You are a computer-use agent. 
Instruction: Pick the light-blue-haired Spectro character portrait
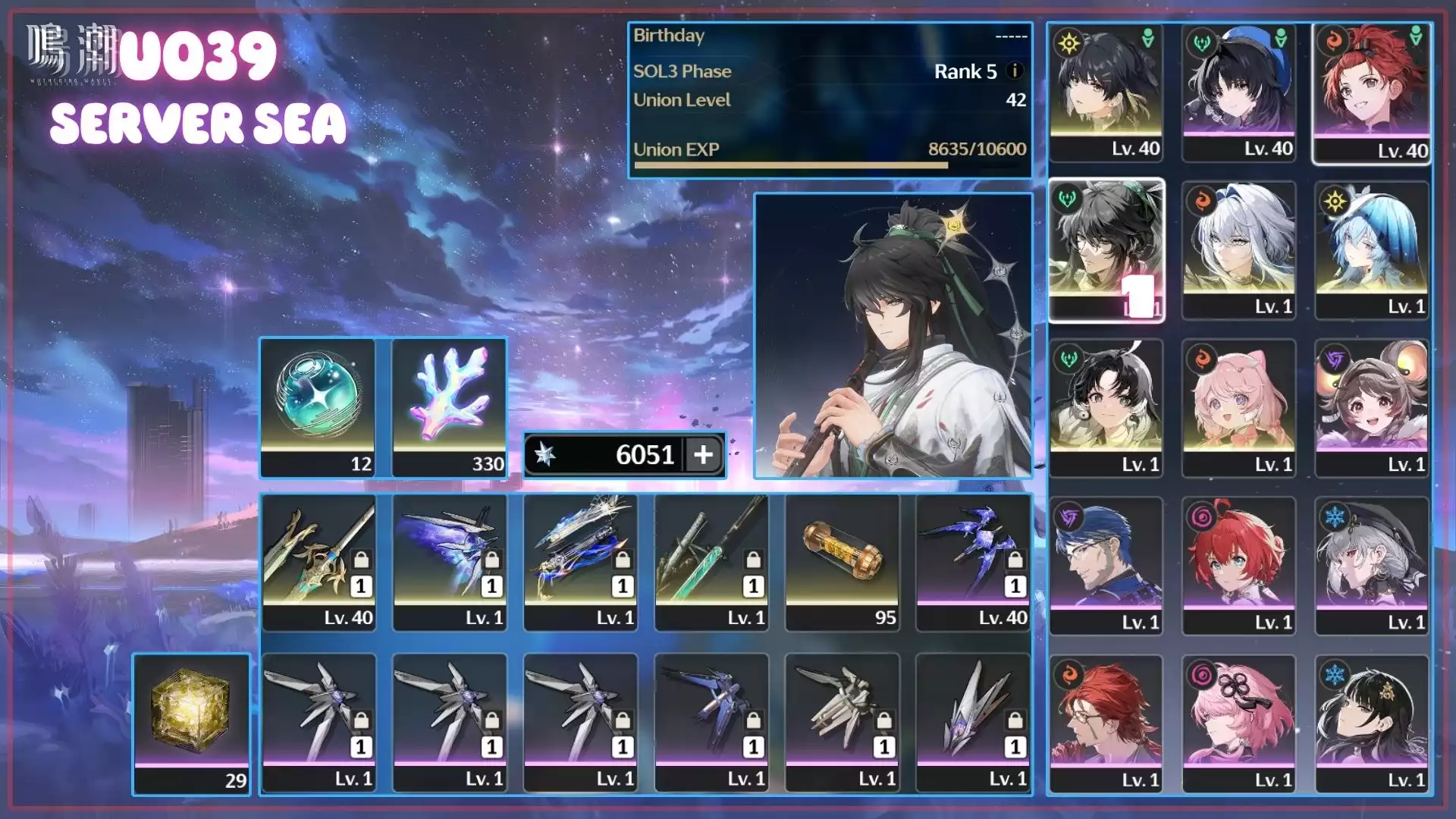pyautogui.click(x=1371, y=250)
